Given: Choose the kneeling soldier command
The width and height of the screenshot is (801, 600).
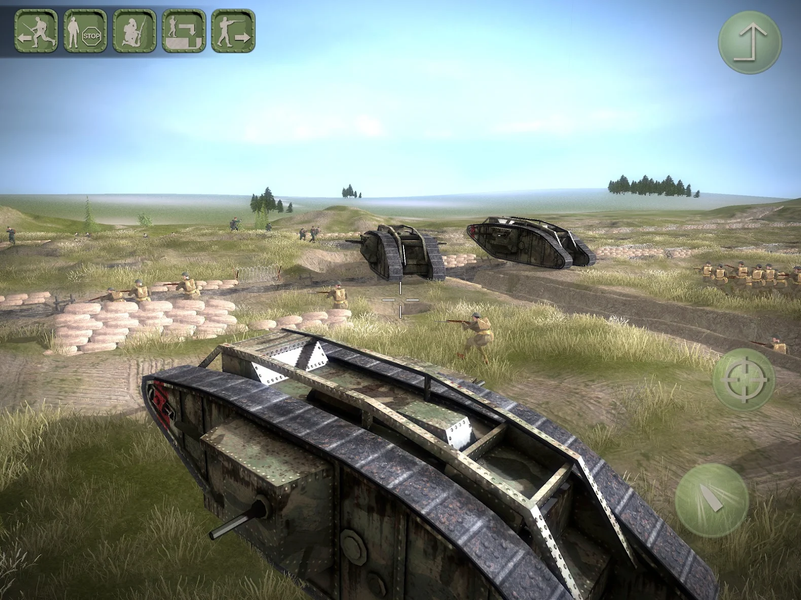Looking at the screenshot, I should pyautogui.click(x=134, y=31).
